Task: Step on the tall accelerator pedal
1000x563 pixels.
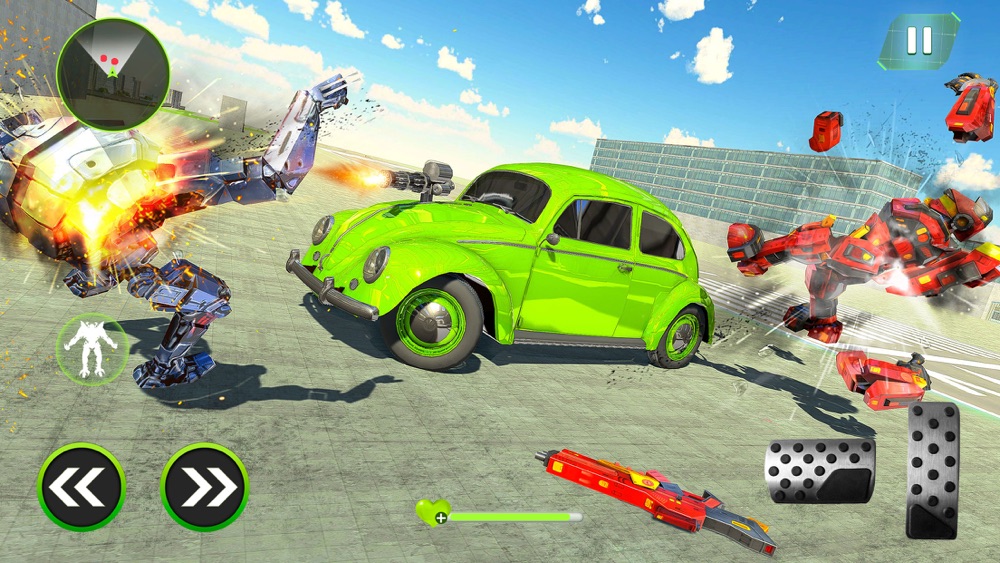Action: [x=932, y=470]
